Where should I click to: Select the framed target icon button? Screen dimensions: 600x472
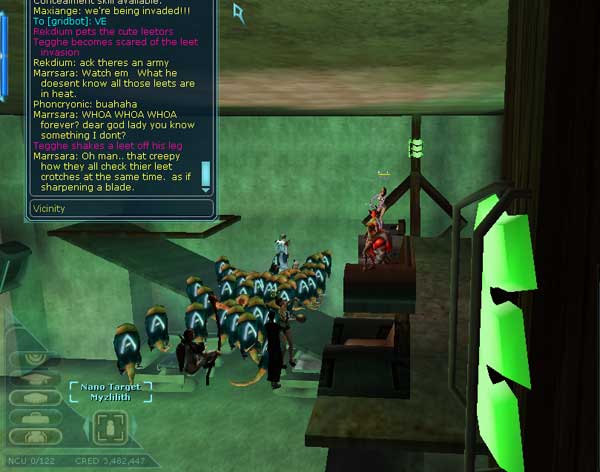pyautogui.click(x=109, y=428)
